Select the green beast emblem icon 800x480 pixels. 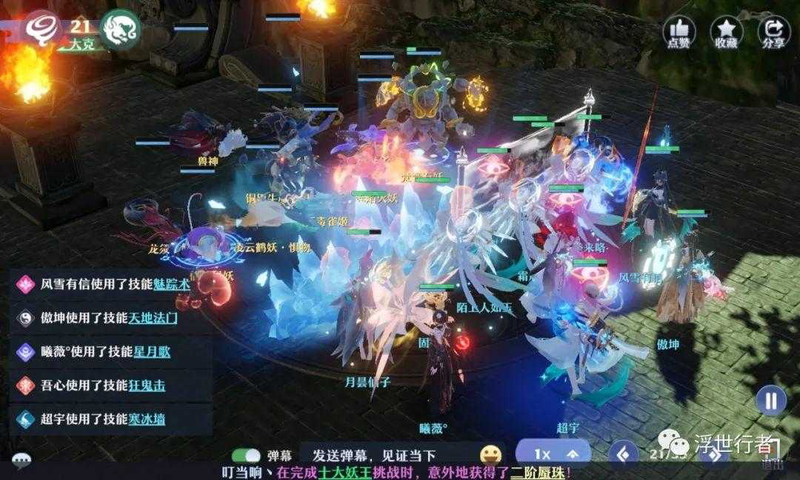coord(122,24)
